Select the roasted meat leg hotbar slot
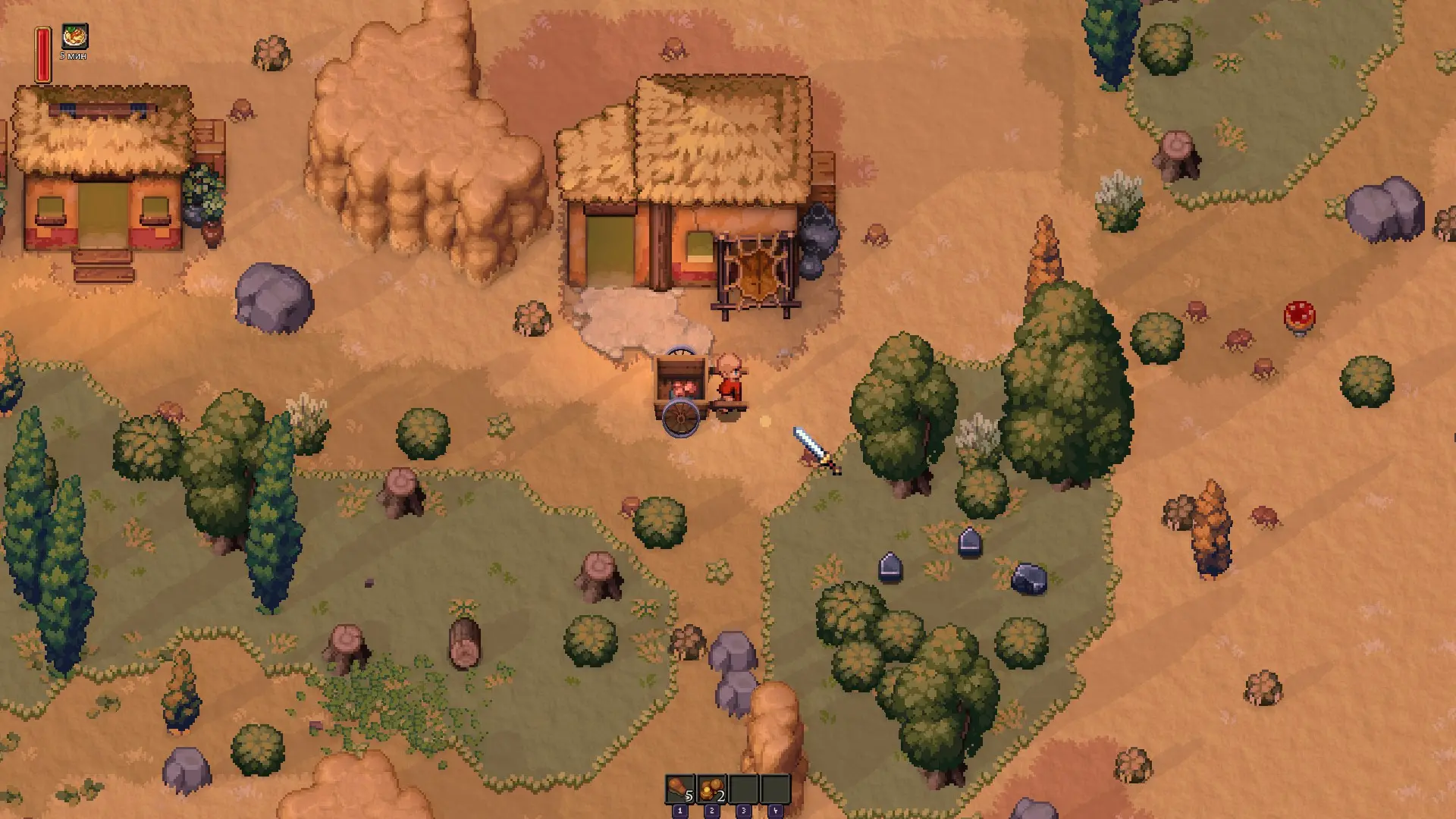The image size is (1456, 819). coord(679,789)
